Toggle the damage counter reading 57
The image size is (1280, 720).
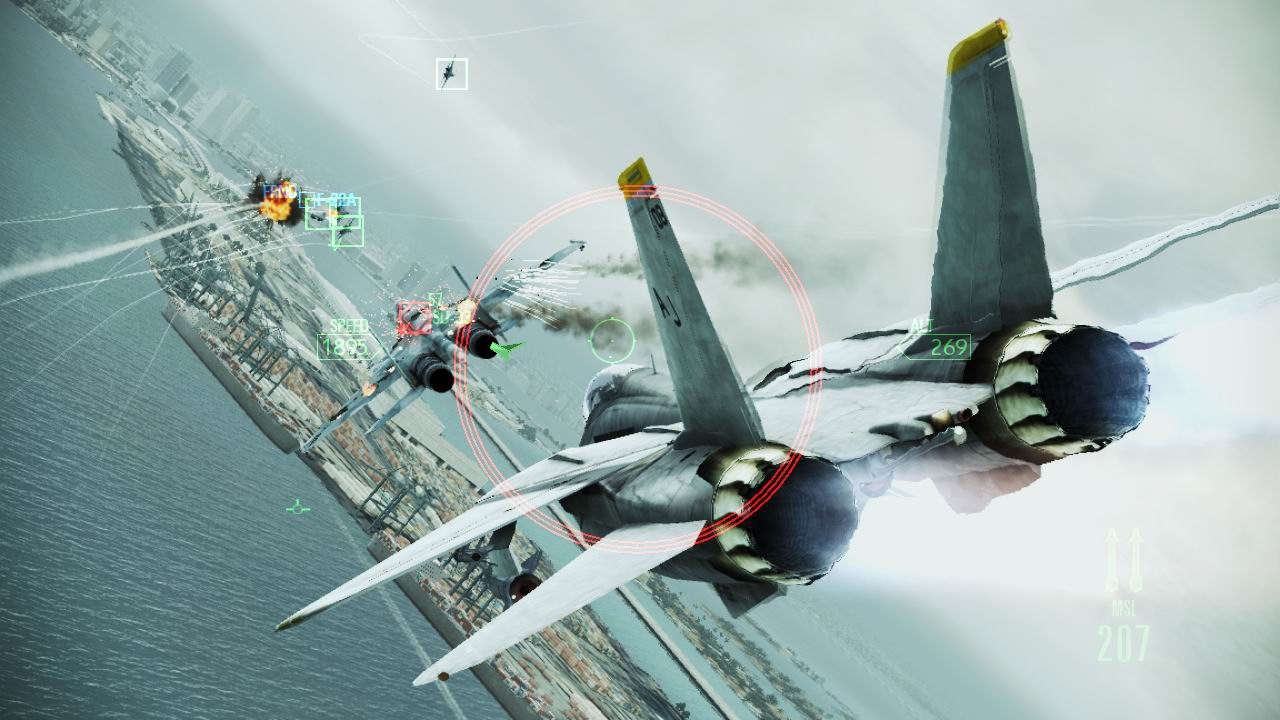(x=434, y=297)
